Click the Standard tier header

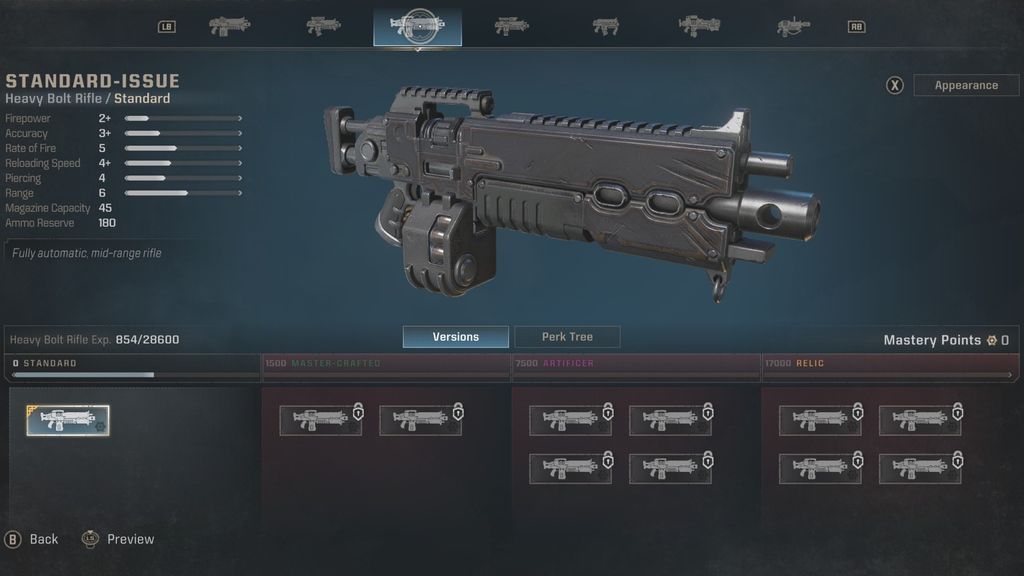point(134,364)
